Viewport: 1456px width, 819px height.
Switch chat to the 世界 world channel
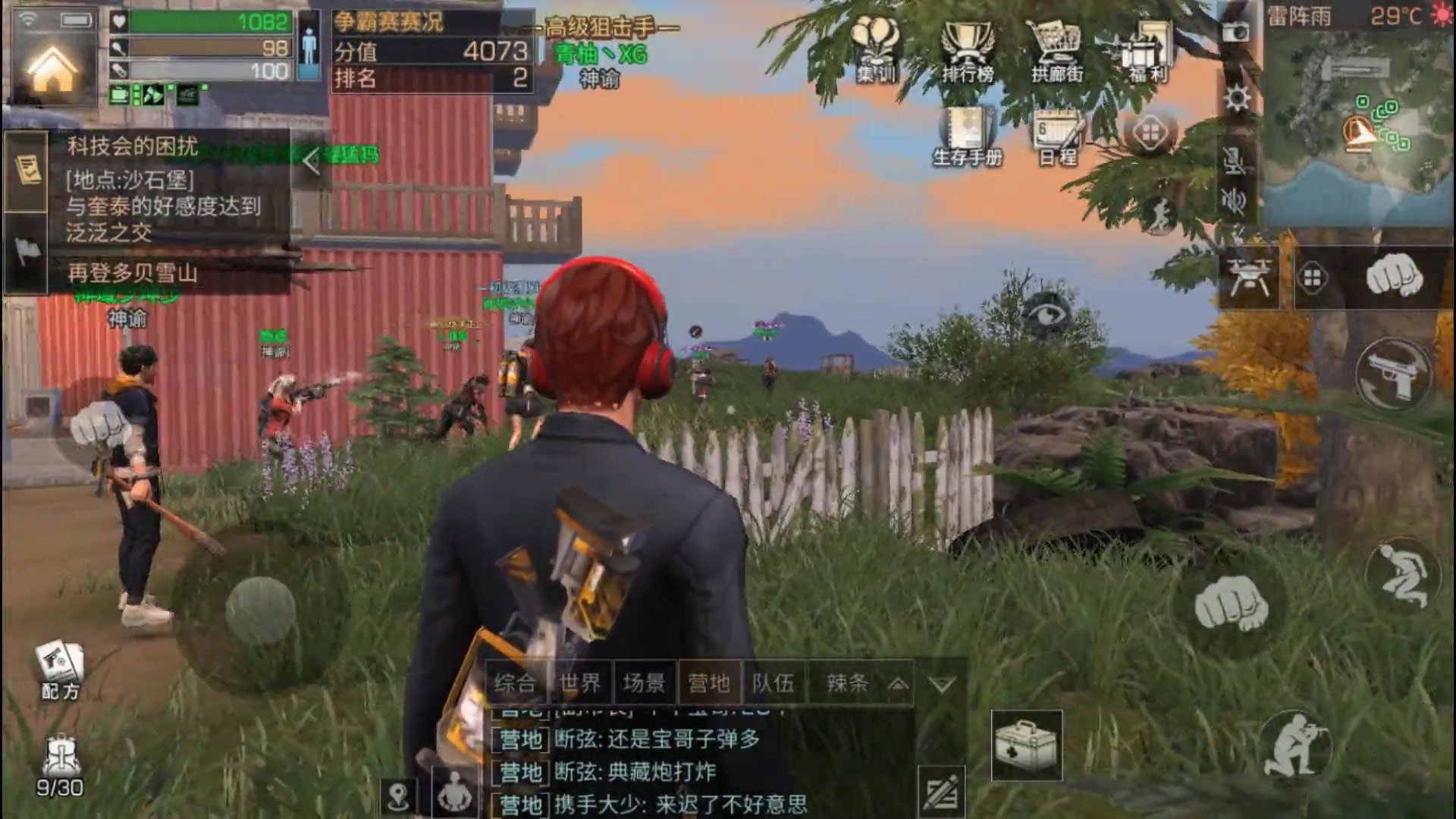pyautogui.click(x=580, y=682)
